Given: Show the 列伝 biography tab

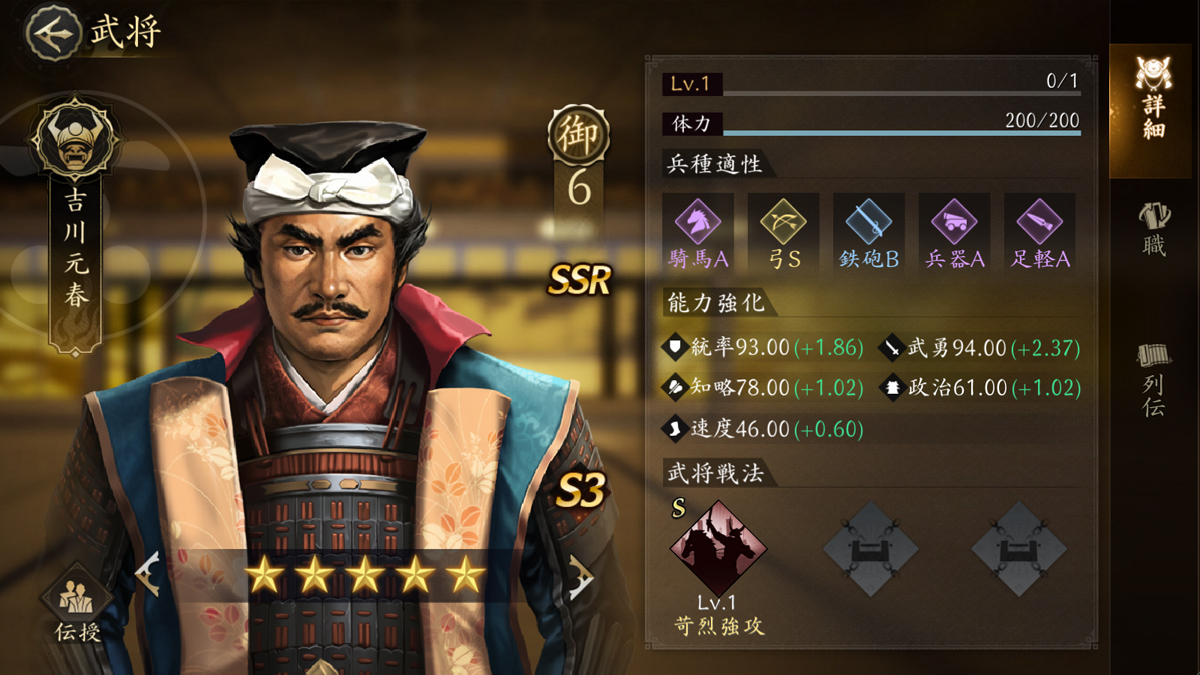Looking at the screenshot, I should click(x=1153, y=378).
